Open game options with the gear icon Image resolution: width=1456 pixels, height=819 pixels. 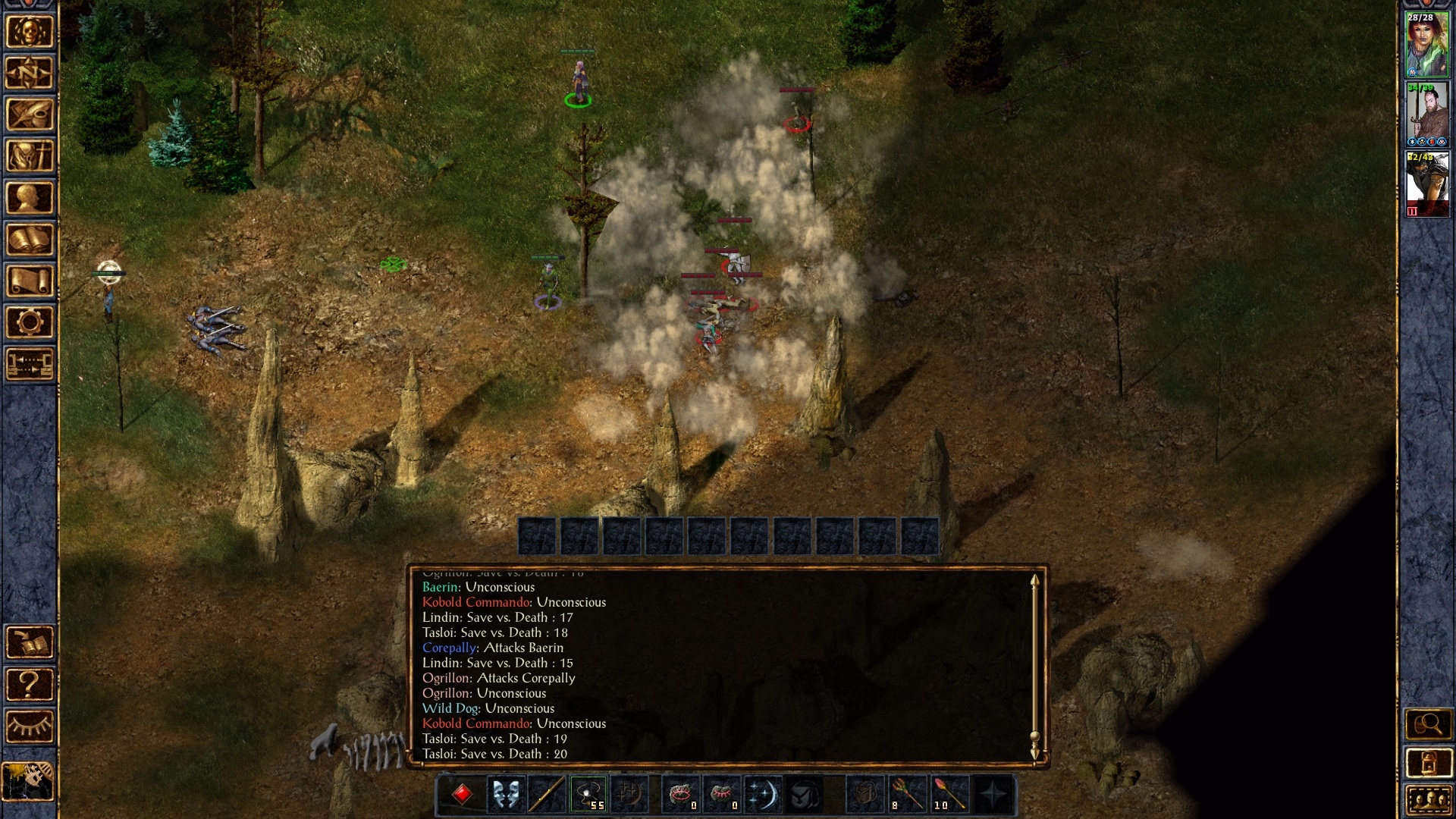tap(30, 323)
